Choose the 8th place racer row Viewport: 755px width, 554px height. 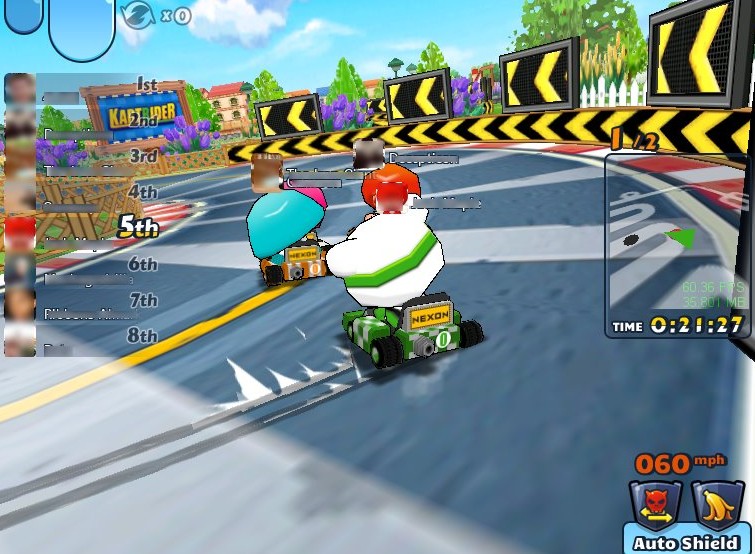(x=82, y=337)
